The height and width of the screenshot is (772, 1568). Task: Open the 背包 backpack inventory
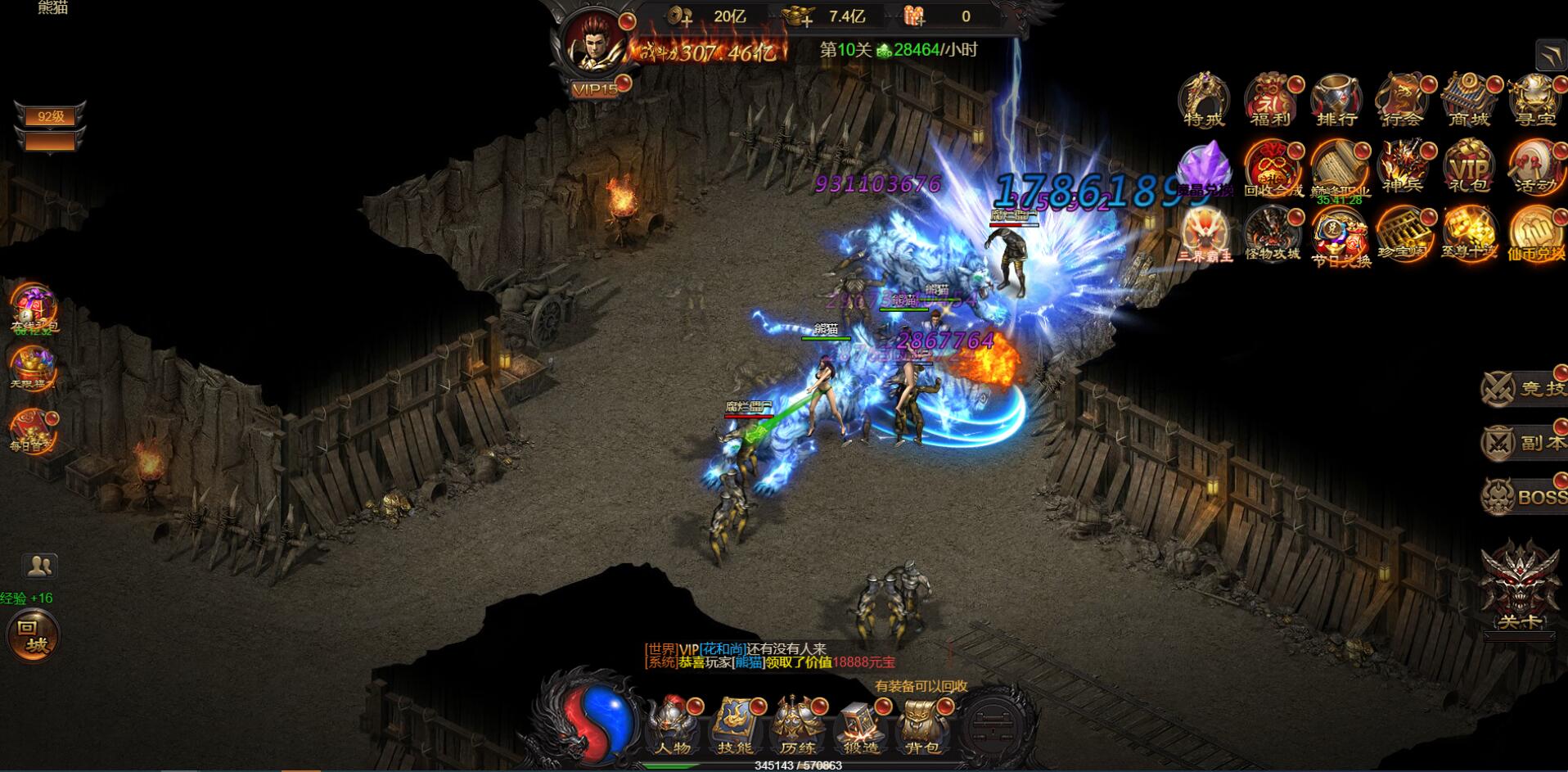[922, 725]
